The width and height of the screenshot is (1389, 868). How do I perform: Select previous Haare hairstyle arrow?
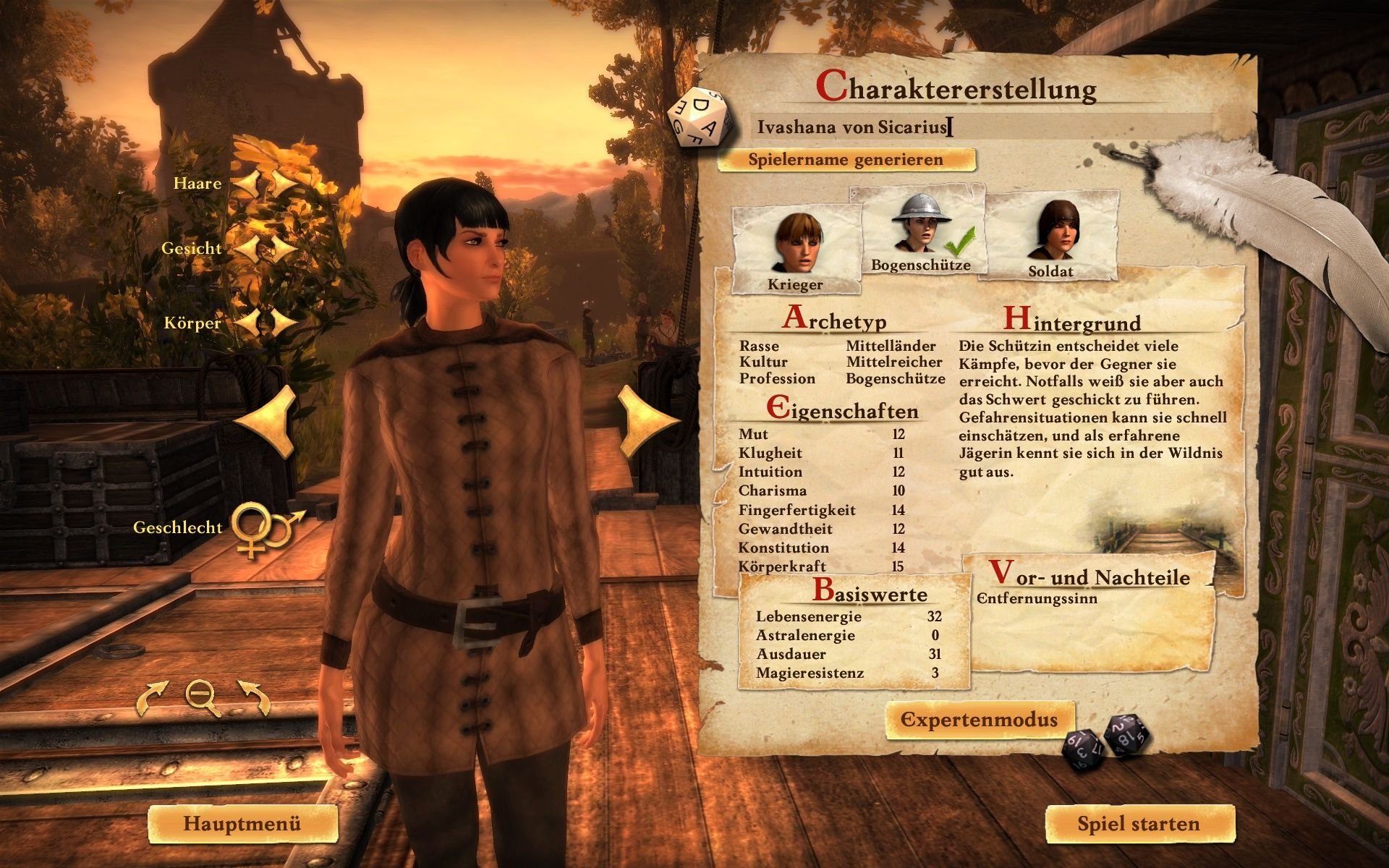(247, 184)
